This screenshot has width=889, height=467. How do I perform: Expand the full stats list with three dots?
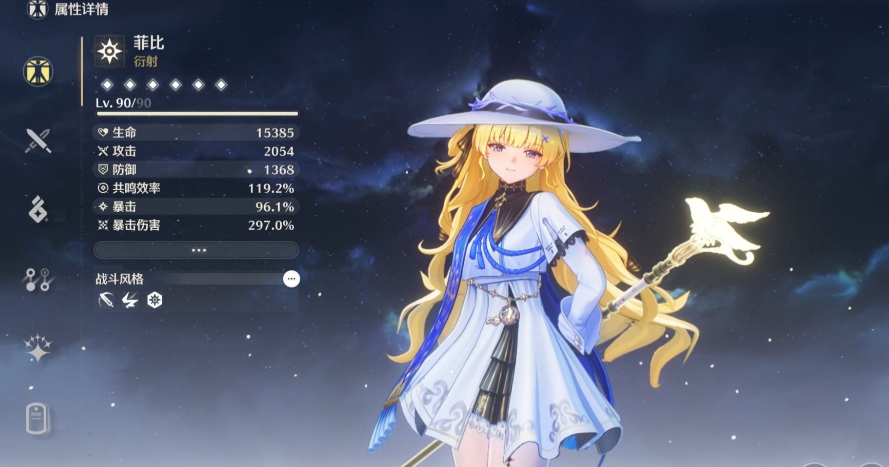[x=196, y=250]
